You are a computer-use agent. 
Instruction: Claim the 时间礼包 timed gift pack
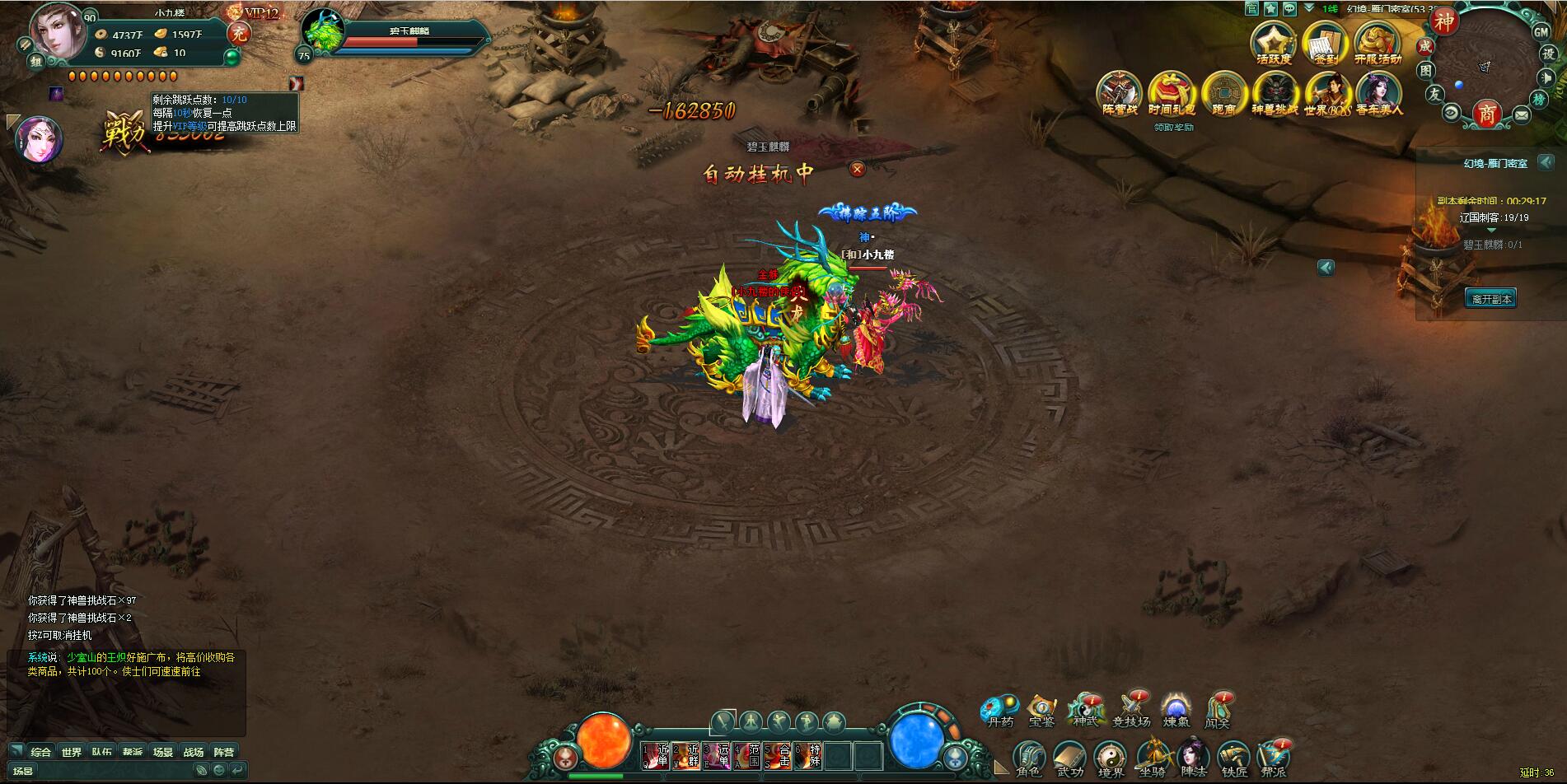[1171, 93]
